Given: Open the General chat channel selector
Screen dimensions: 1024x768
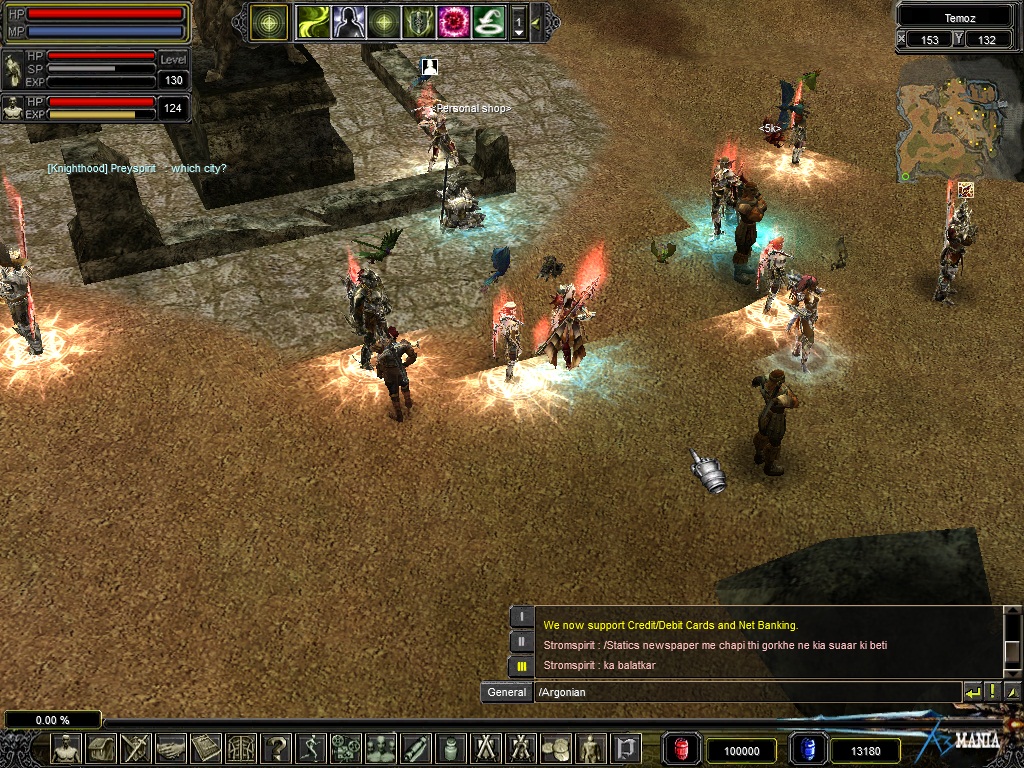Looking at the screenshot, I should point(506,692).
